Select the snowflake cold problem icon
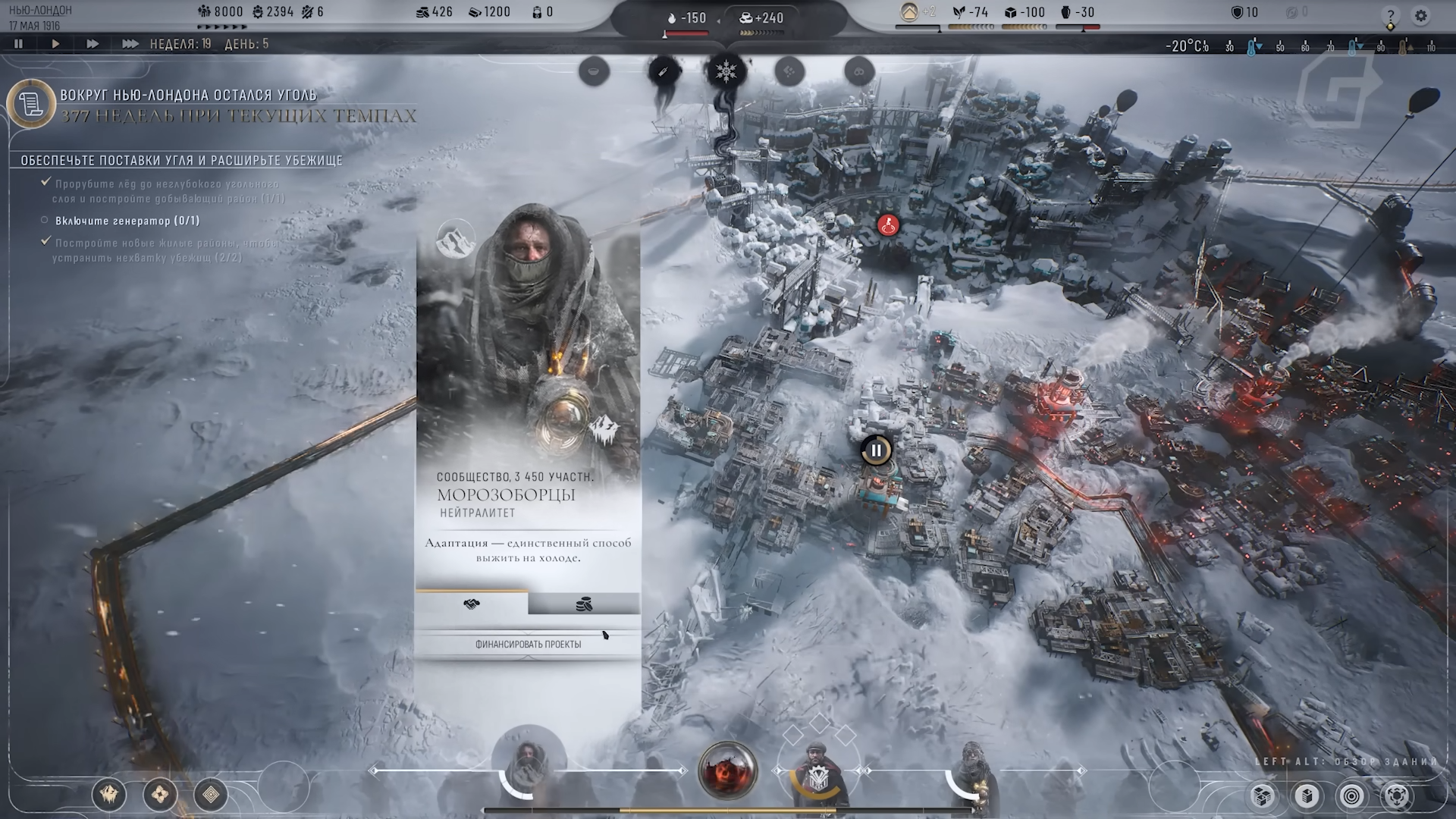The height and width of the screenshot is (819, 1456). (726, 72)
